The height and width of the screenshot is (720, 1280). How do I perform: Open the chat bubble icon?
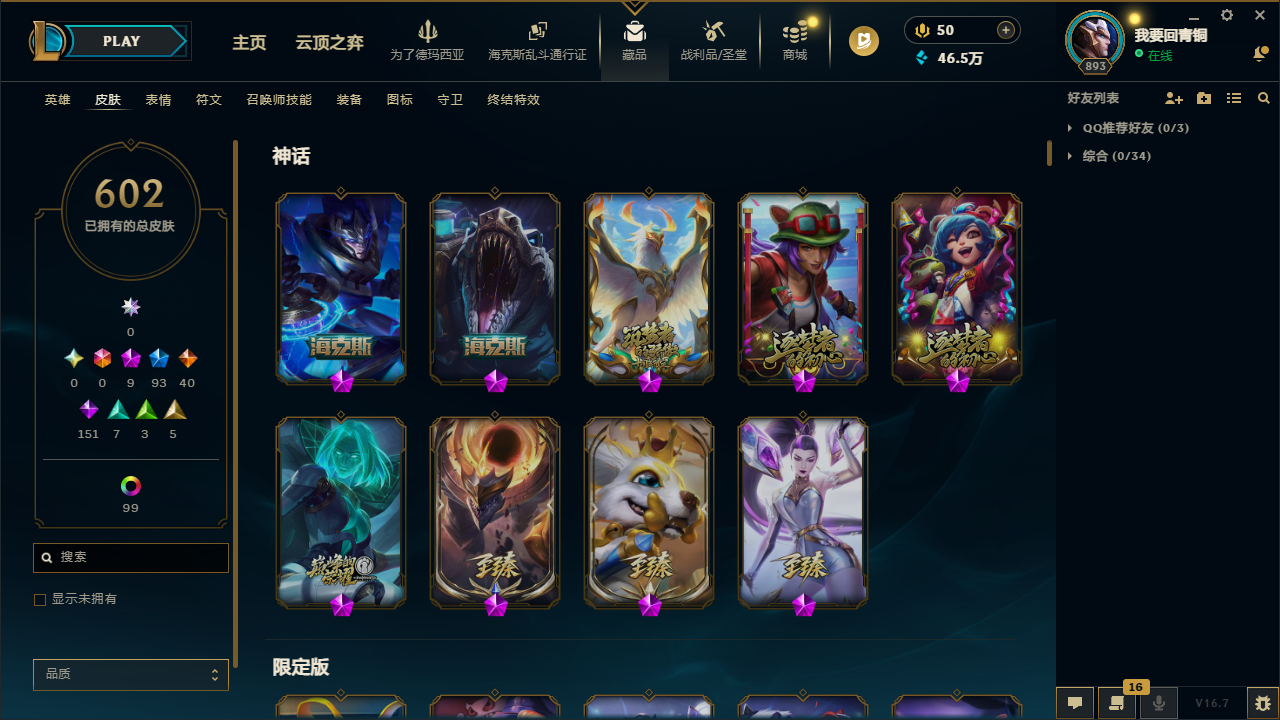coord(1074,703)
